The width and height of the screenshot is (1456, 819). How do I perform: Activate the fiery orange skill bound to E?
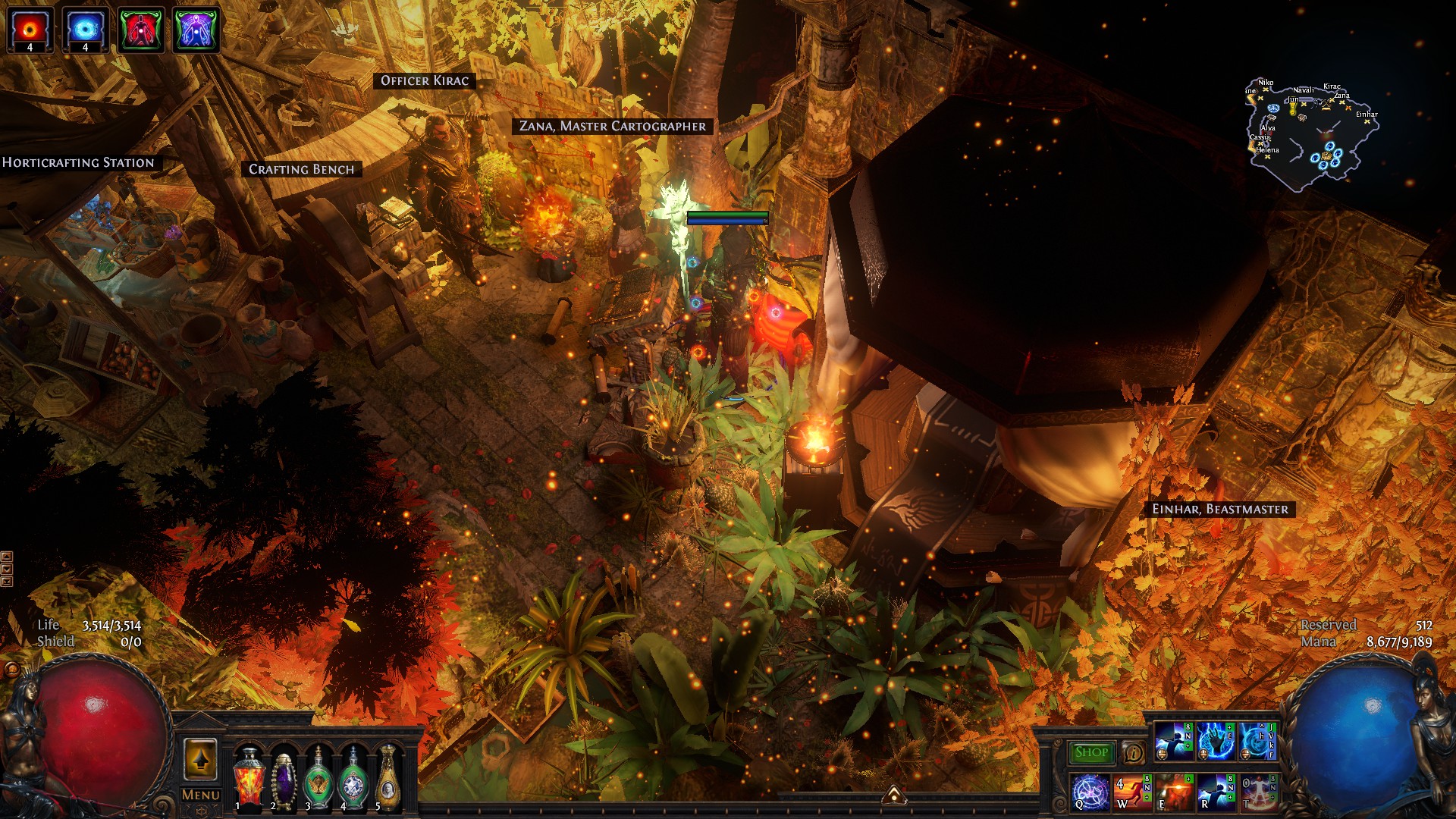tap(1175, 792)
